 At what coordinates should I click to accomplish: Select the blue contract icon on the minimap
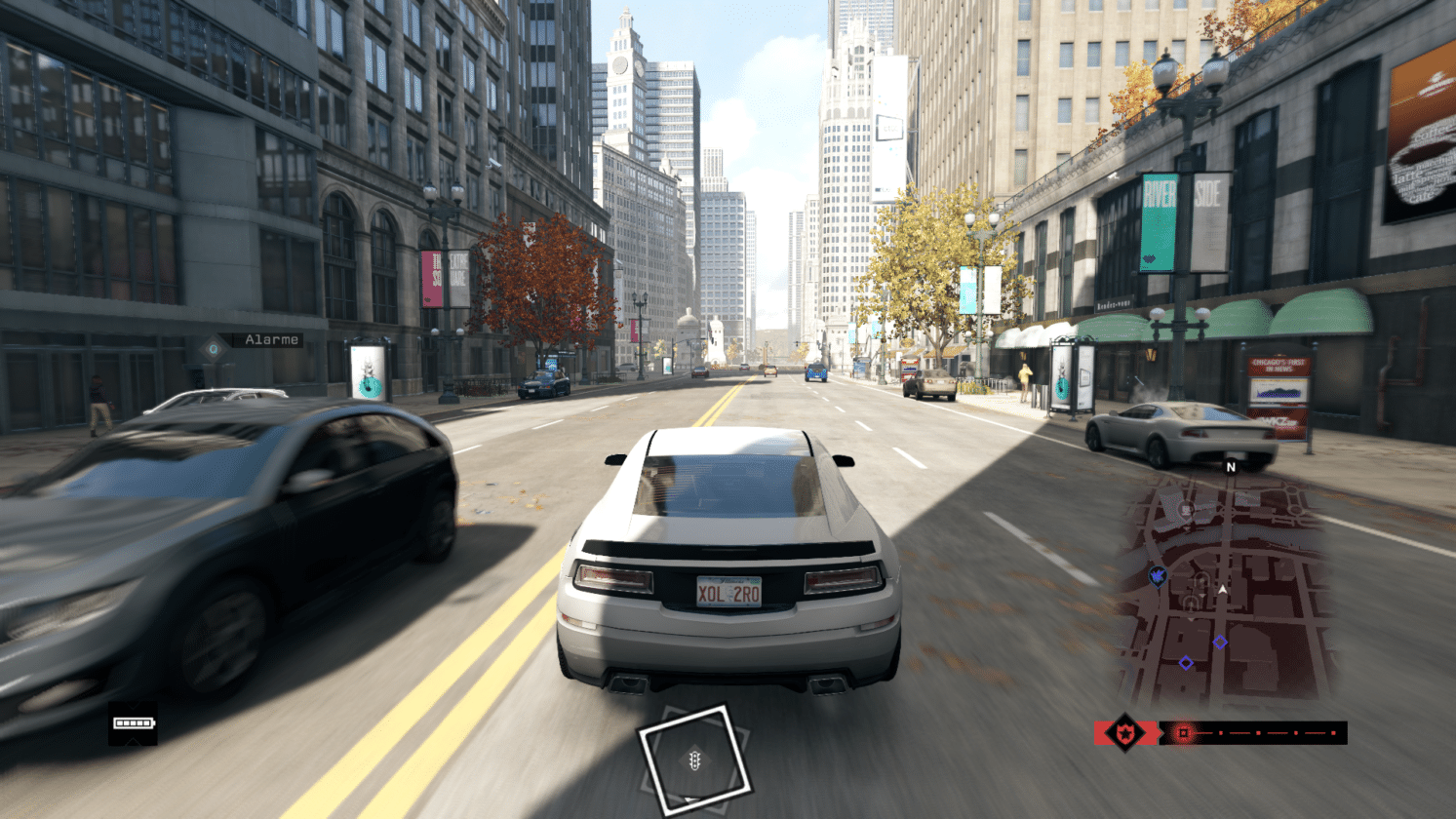1158,577
